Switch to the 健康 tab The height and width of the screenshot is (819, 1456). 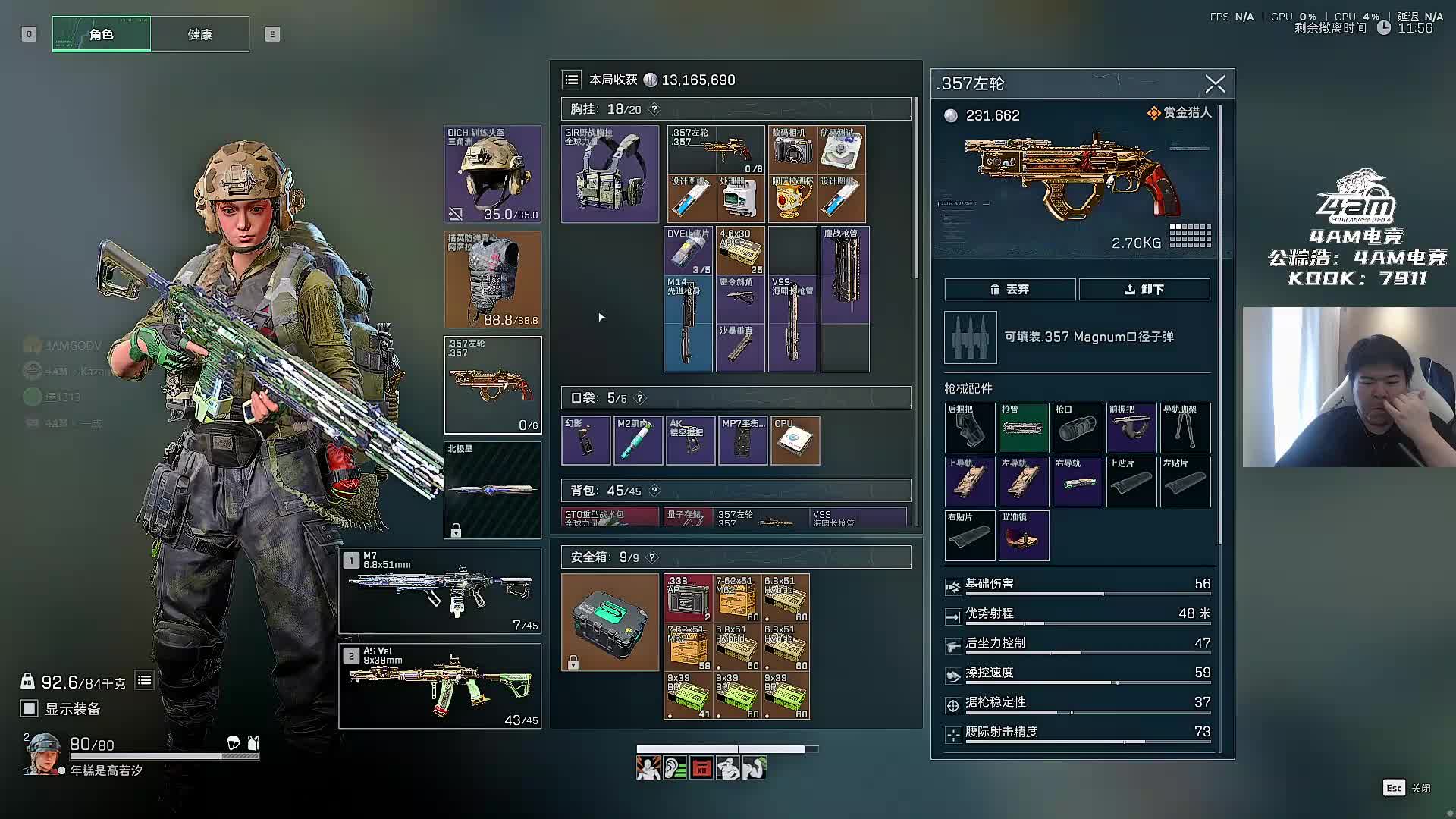pyautogui.click(x=199, y=34)
